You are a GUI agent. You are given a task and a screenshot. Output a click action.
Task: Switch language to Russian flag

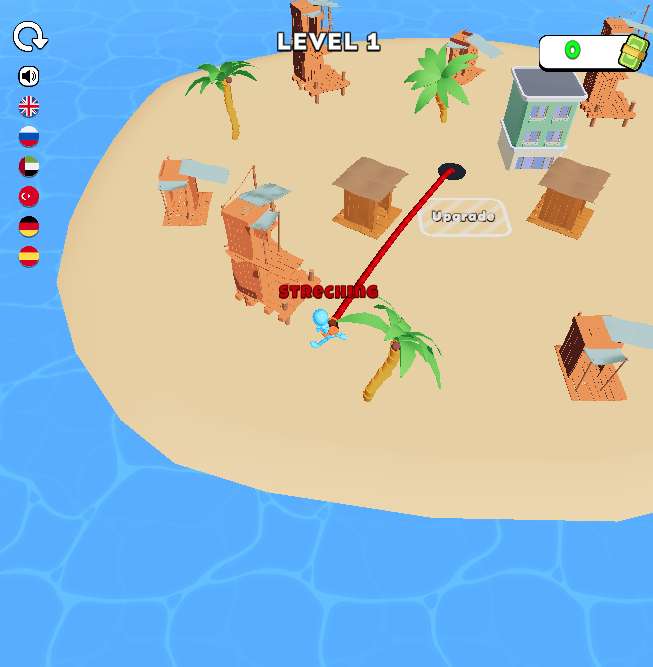[x=29, y=136]
